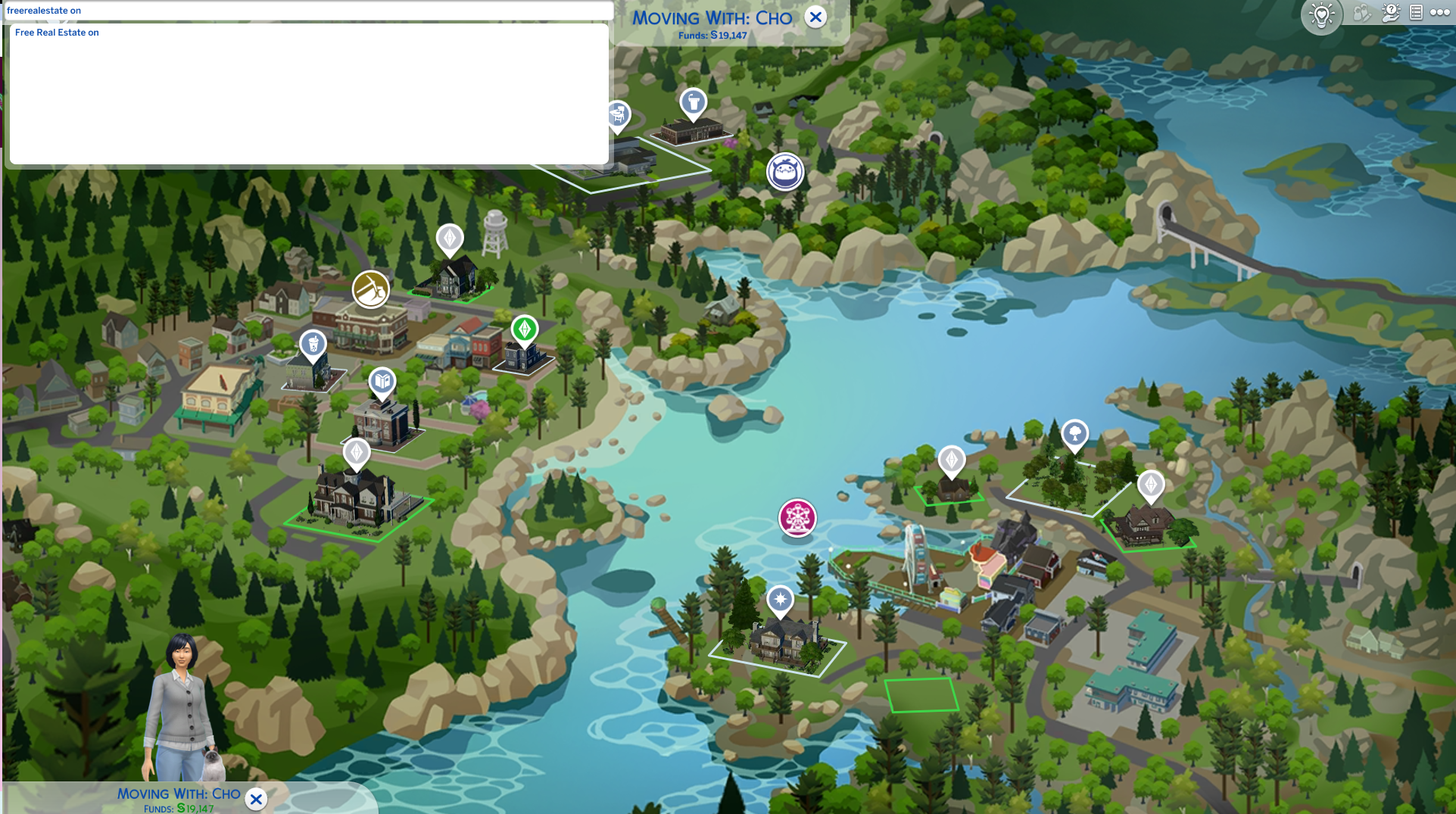This screenshot has width=1456, height=814.
Task: Select the tree park lot marker
Action: 1075,435
